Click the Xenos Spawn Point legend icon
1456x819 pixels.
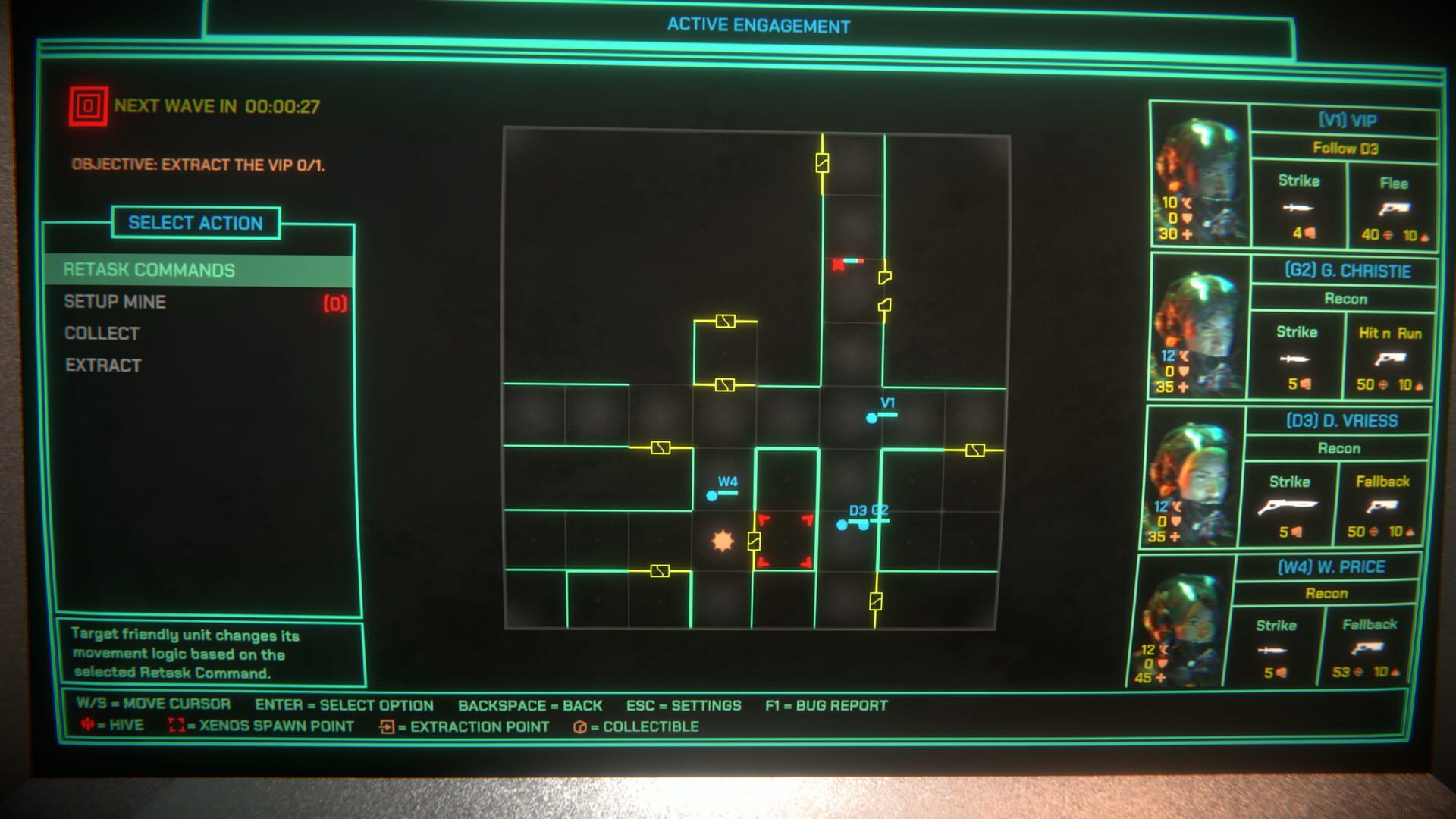tap(178, 726)
